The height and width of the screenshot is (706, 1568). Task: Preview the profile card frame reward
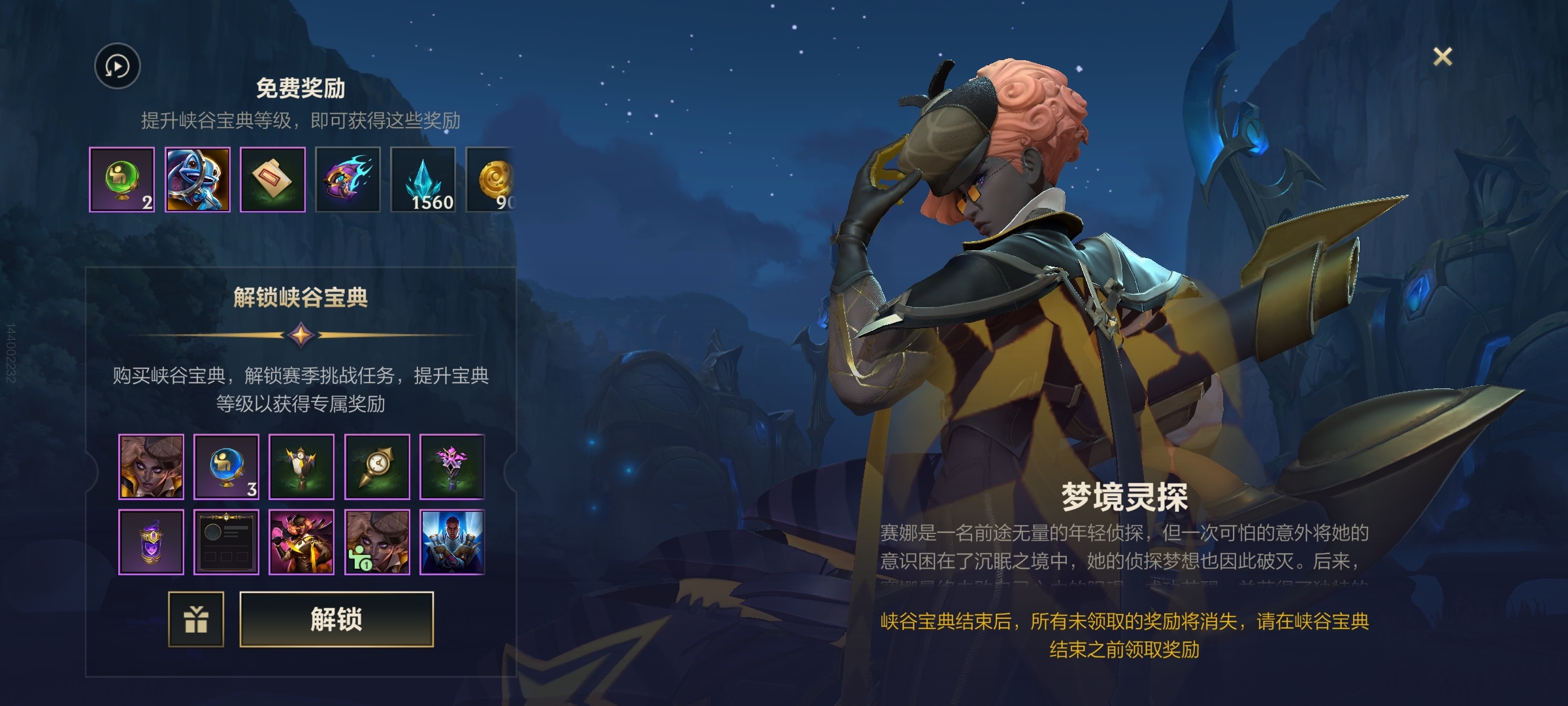(x=227, y=542)
